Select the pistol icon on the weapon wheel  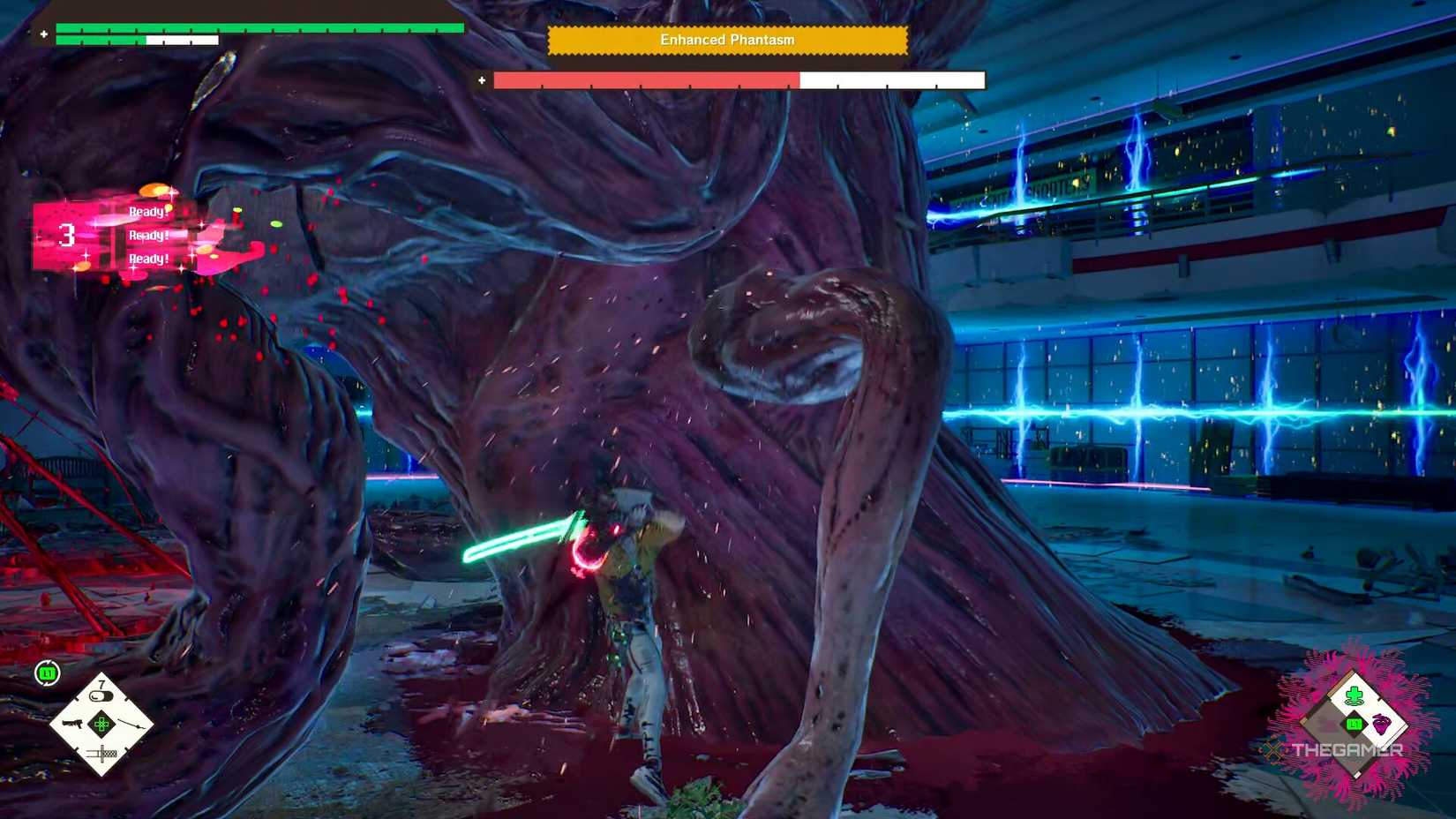click(x=73, y=725)
